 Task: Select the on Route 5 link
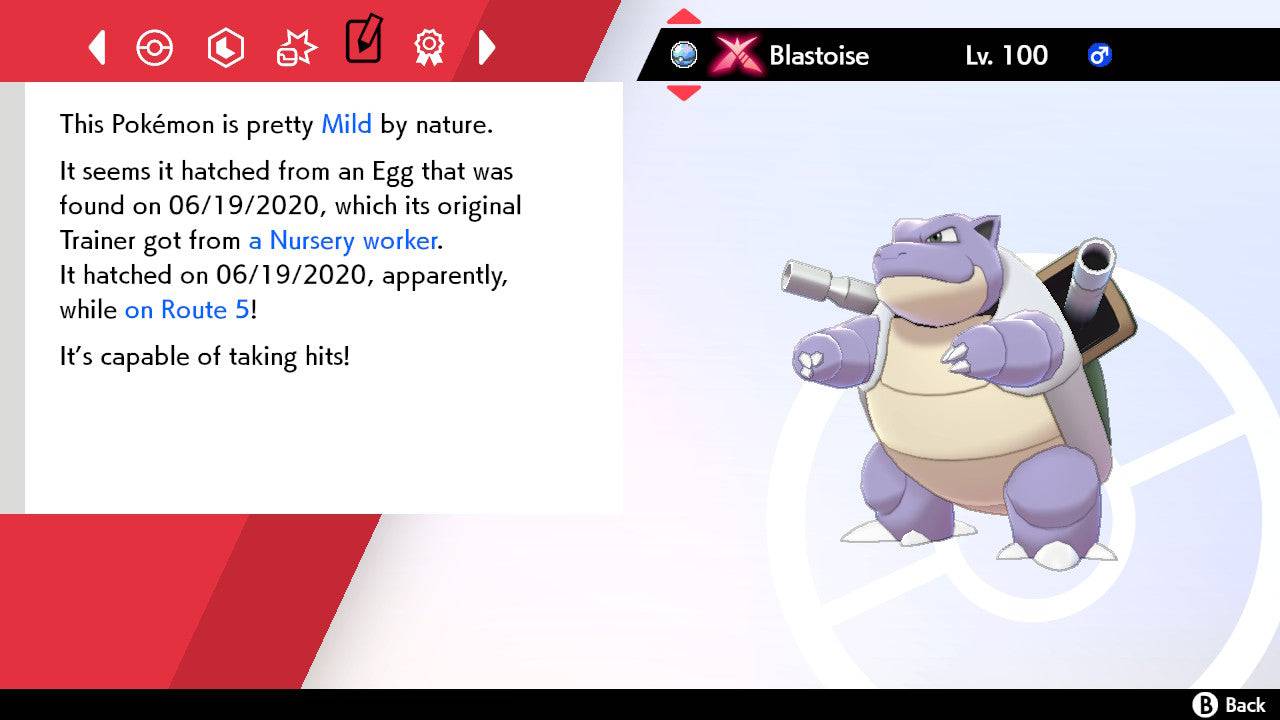(184, 310)
